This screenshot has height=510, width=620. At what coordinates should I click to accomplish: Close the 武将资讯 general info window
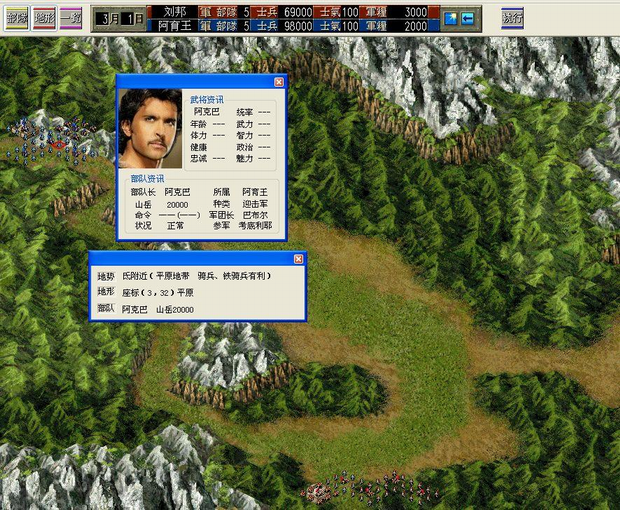[x=279, y=82]
